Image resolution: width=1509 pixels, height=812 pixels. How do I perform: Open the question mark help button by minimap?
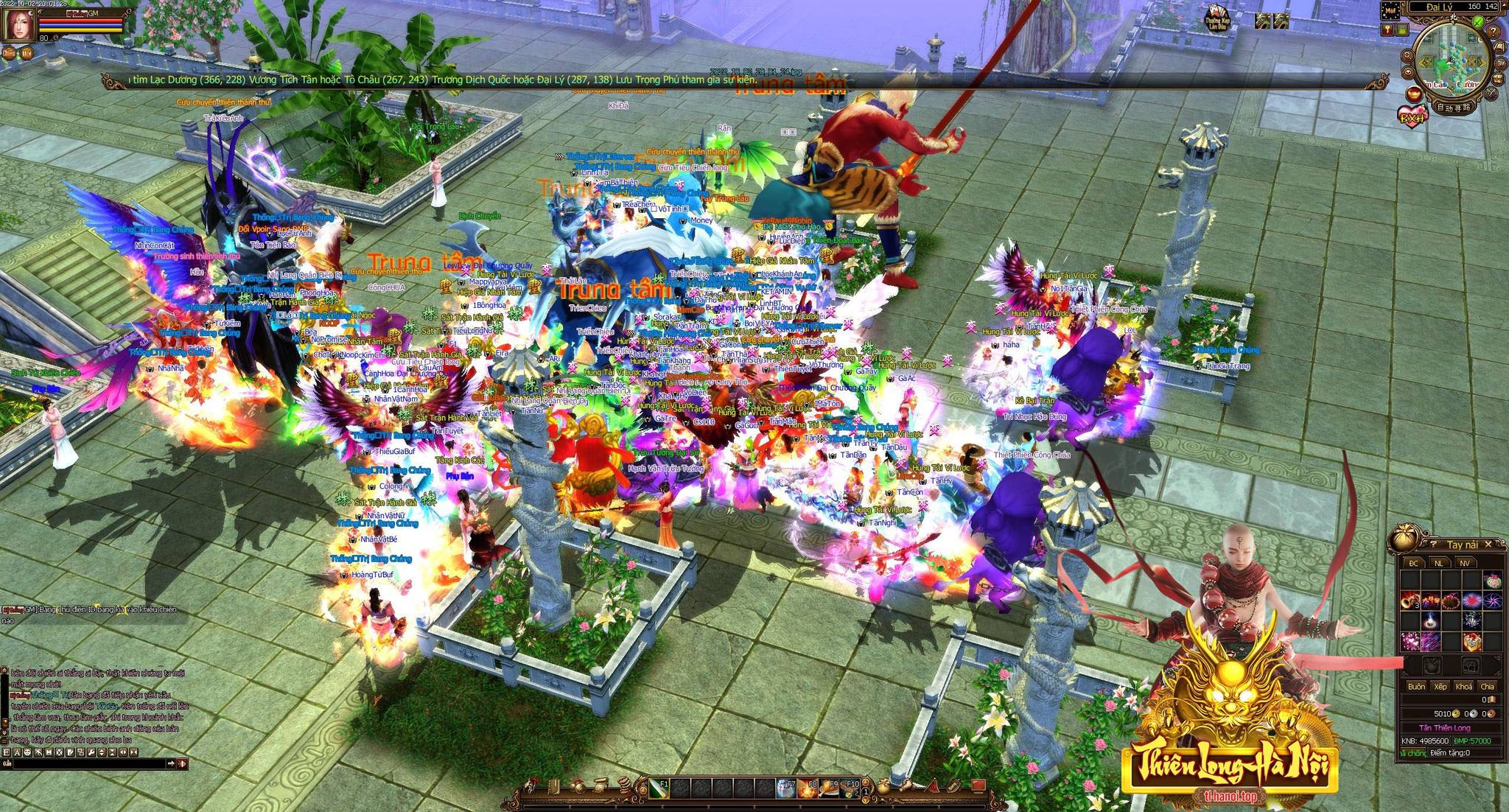tap(1494, 32)
